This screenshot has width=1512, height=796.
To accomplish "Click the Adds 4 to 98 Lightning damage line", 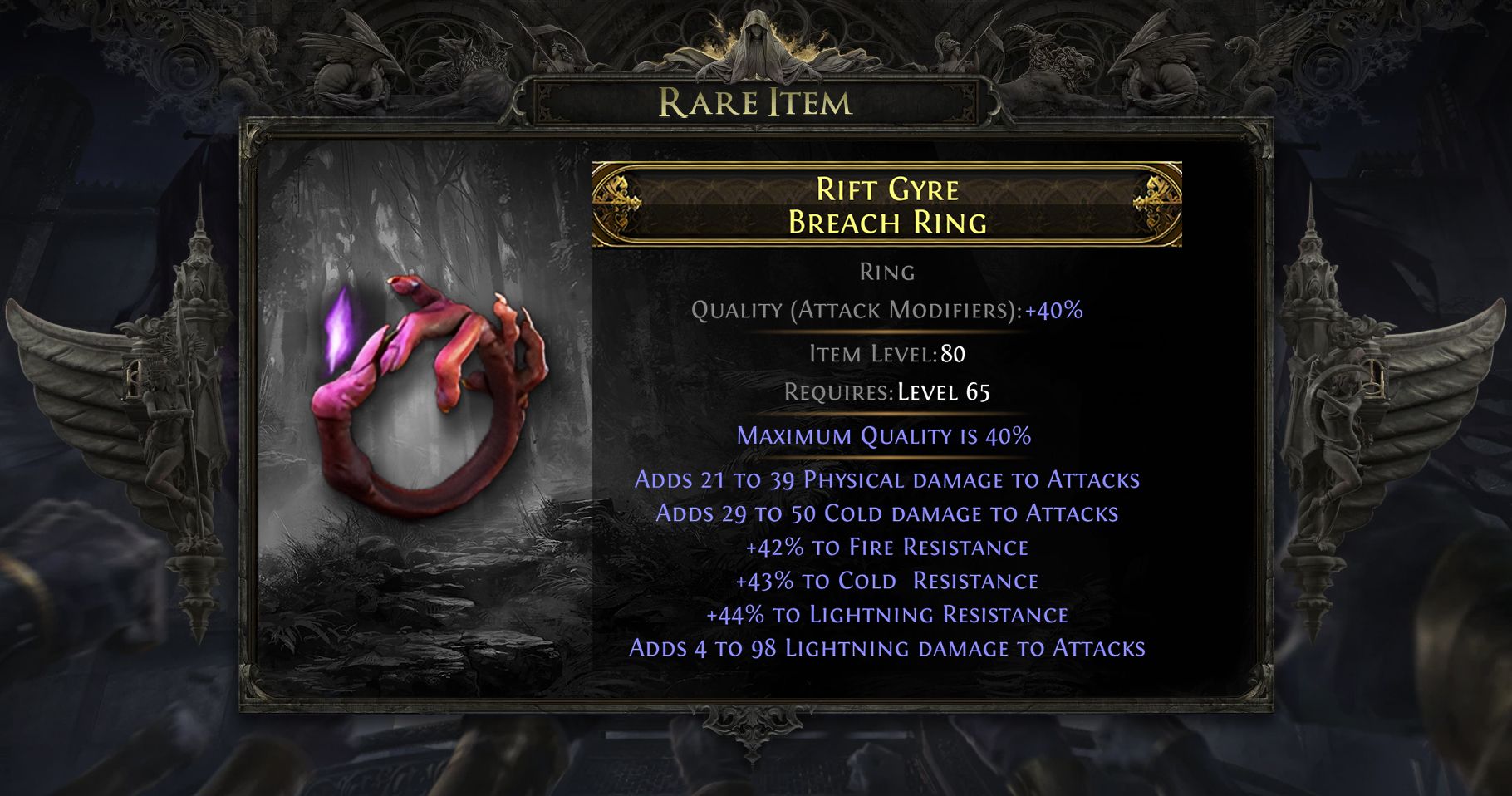I will point(887,650).
